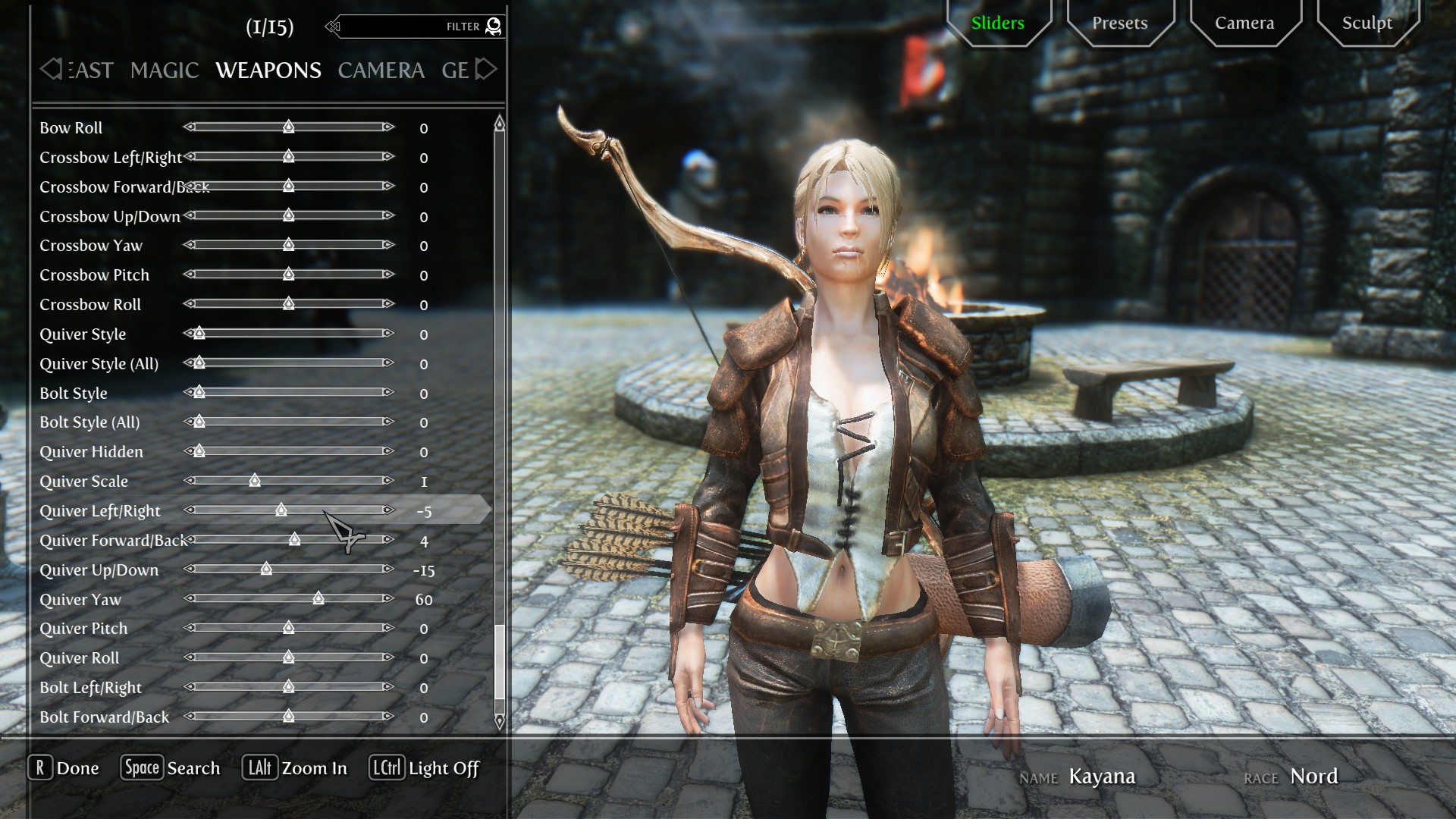The image size is (1456, 819).
Task: Decrease Quiver Style with left arrow
Action: [189, 334]
